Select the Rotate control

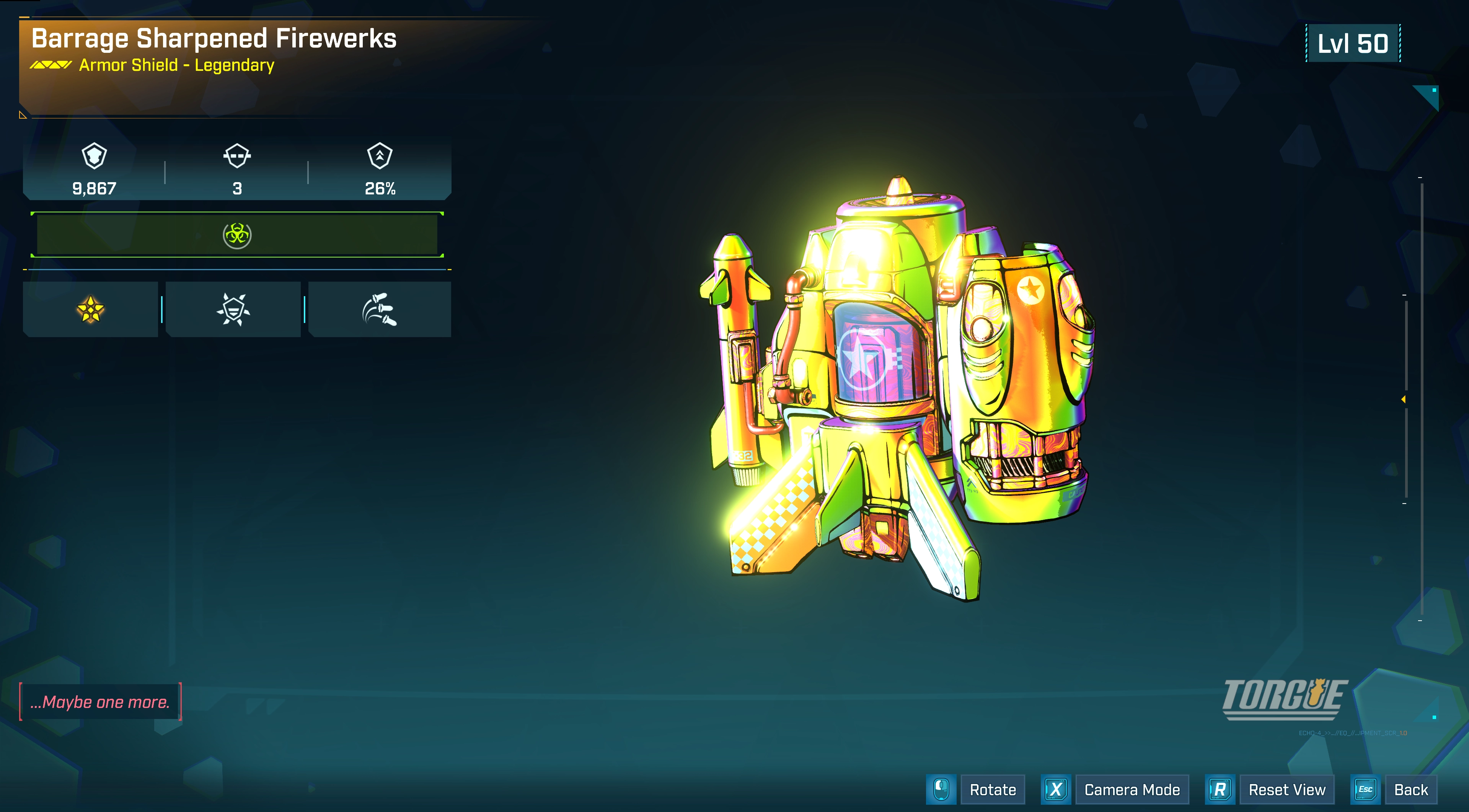coord(992,790)
